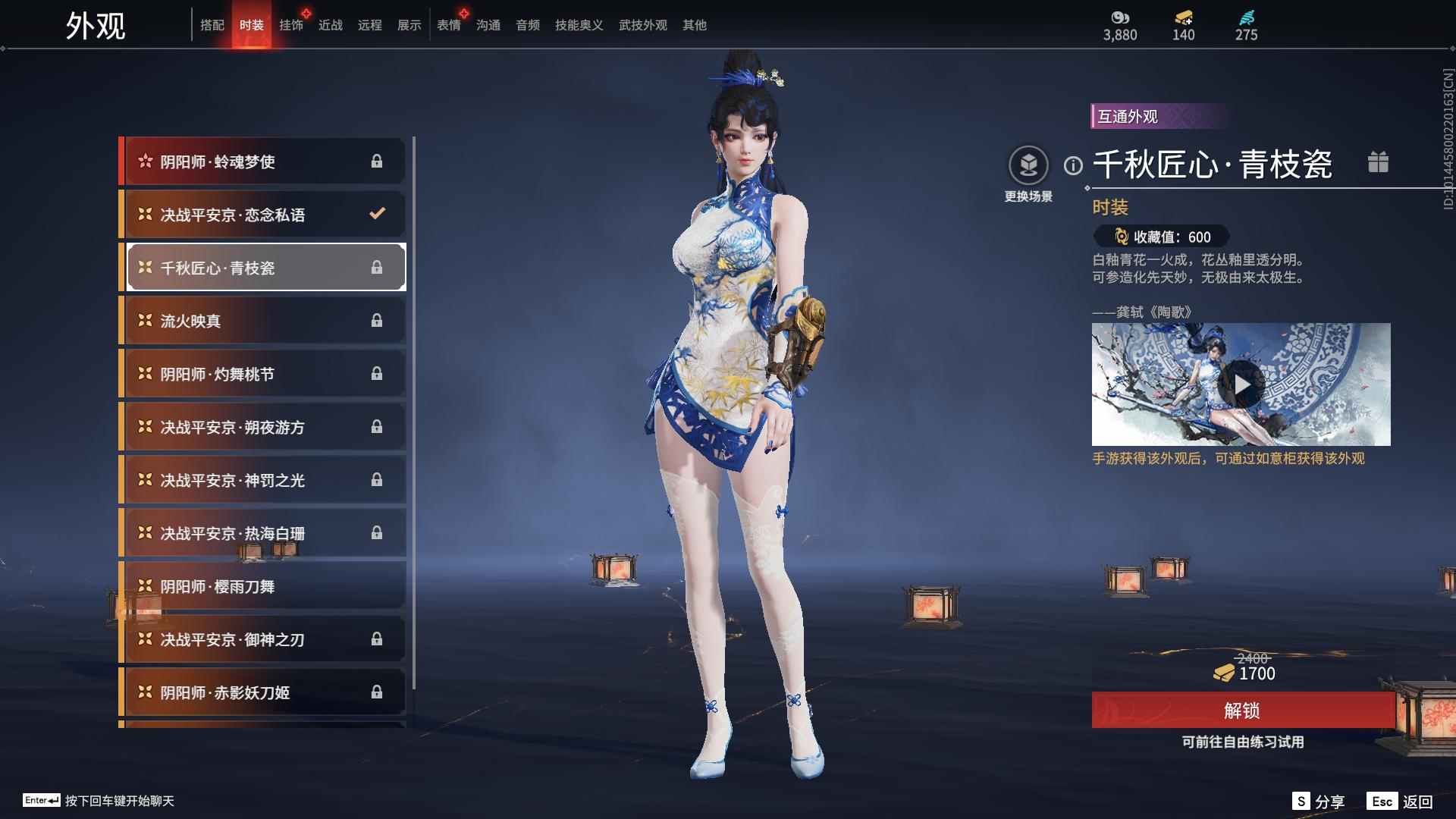The width and height of the screenshot is (1456, 819).
Task: Return to the previous screen via 返回
Action: pyautogui.click(x=1401, y=802)
